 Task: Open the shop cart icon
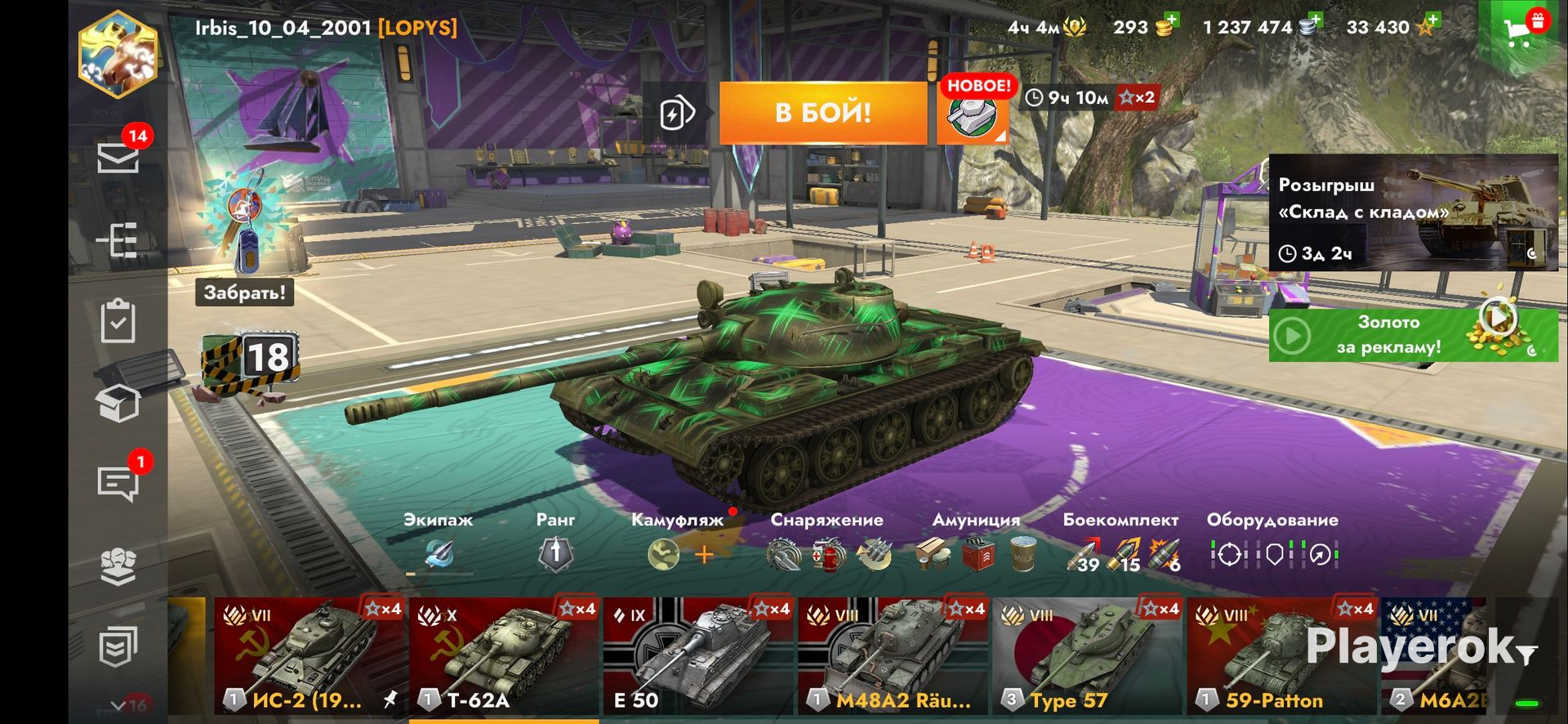click(1520, 31)
